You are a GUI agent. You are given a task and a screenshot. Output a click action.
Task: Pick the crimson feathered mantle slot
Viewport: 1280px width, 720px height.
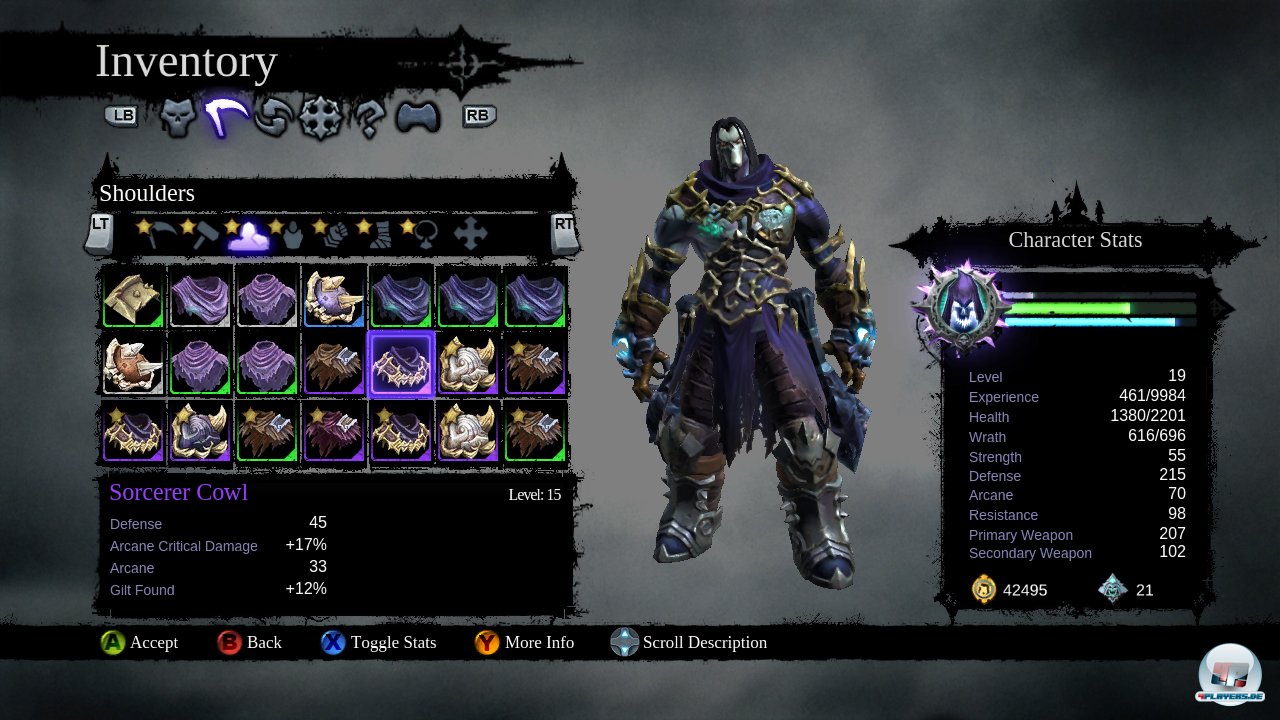pos(334,432)
